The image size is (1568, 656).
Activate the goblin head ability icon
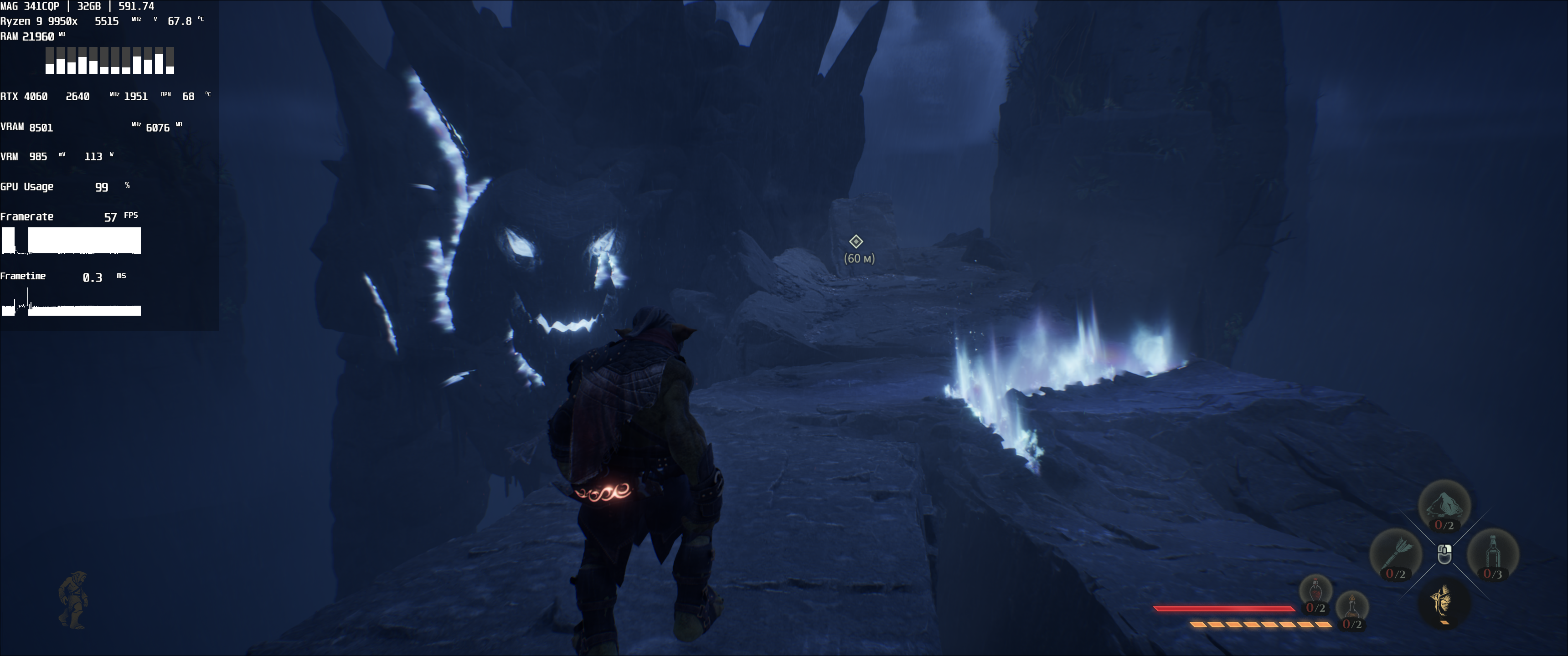[1444, 603]
